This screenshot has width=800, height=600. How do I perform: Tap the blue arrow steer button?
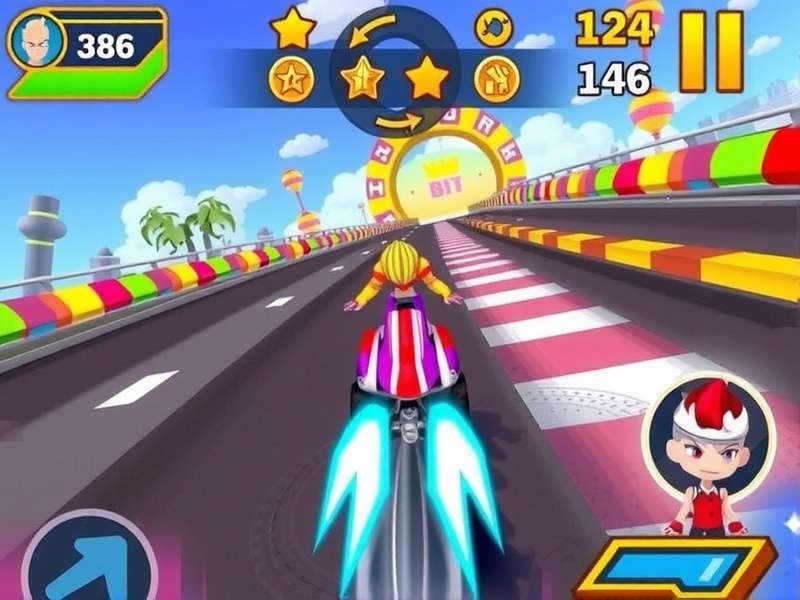click(x=88, y=560)
